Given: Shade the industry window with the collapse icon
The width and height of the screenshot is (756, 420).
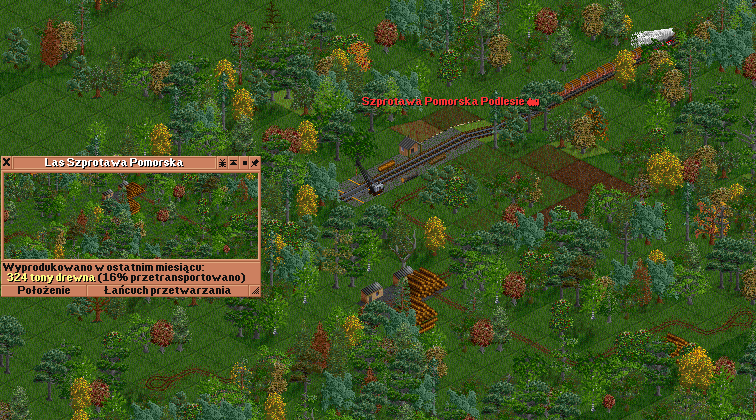Looking at the screenshot, I should [233, 162].
